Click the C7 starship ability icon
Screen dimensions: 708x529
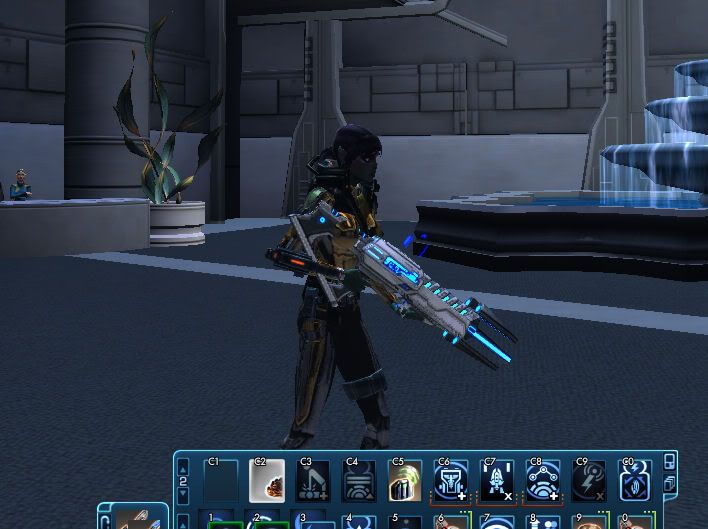[497, 481]
